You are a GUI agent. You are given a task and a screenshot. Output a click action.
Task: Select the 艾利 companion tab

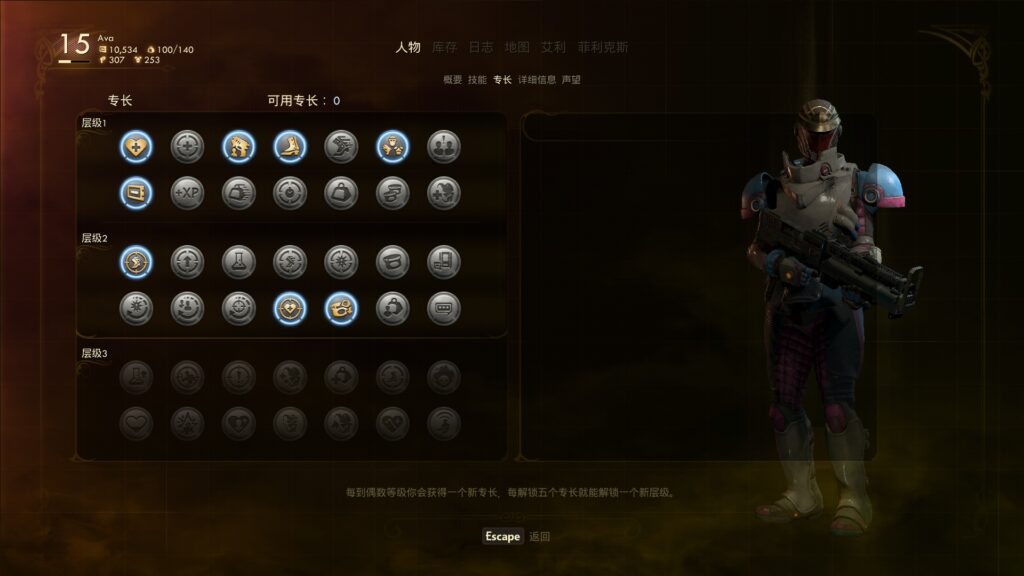point(553,47)
